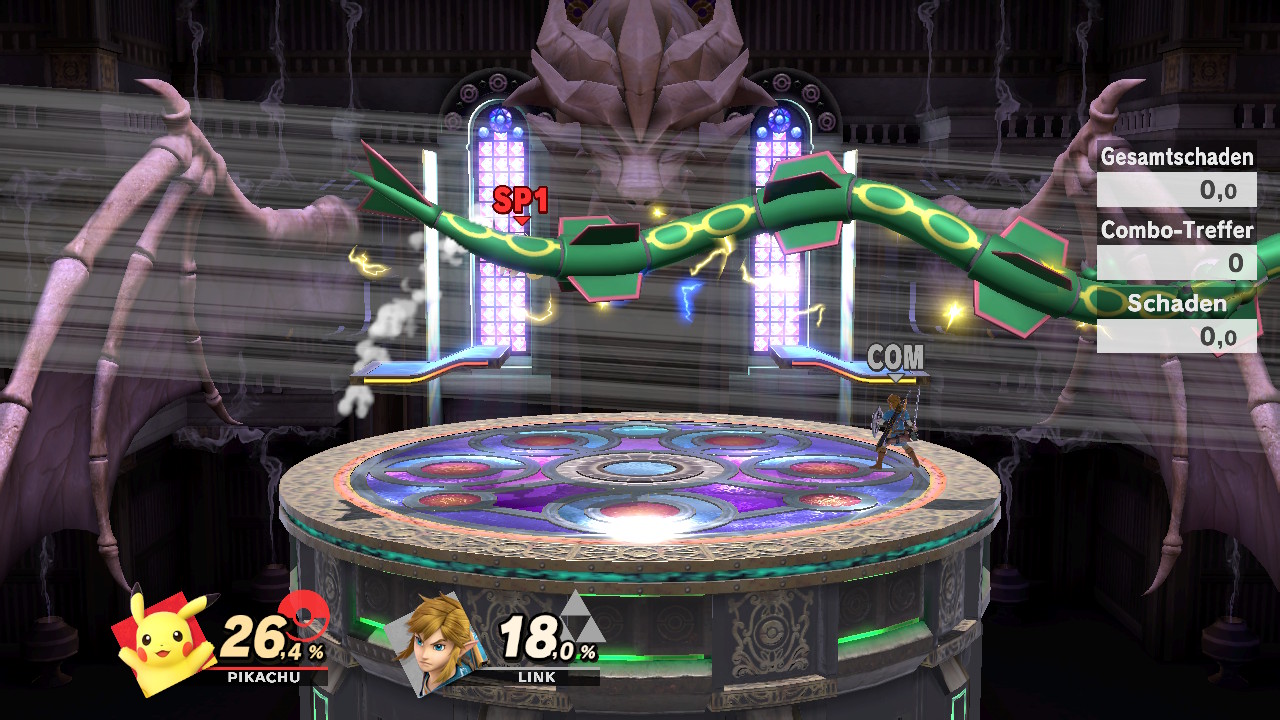Click Pikachu's 26,4% damage readout

pyautogui.click(x=268, y=637)
